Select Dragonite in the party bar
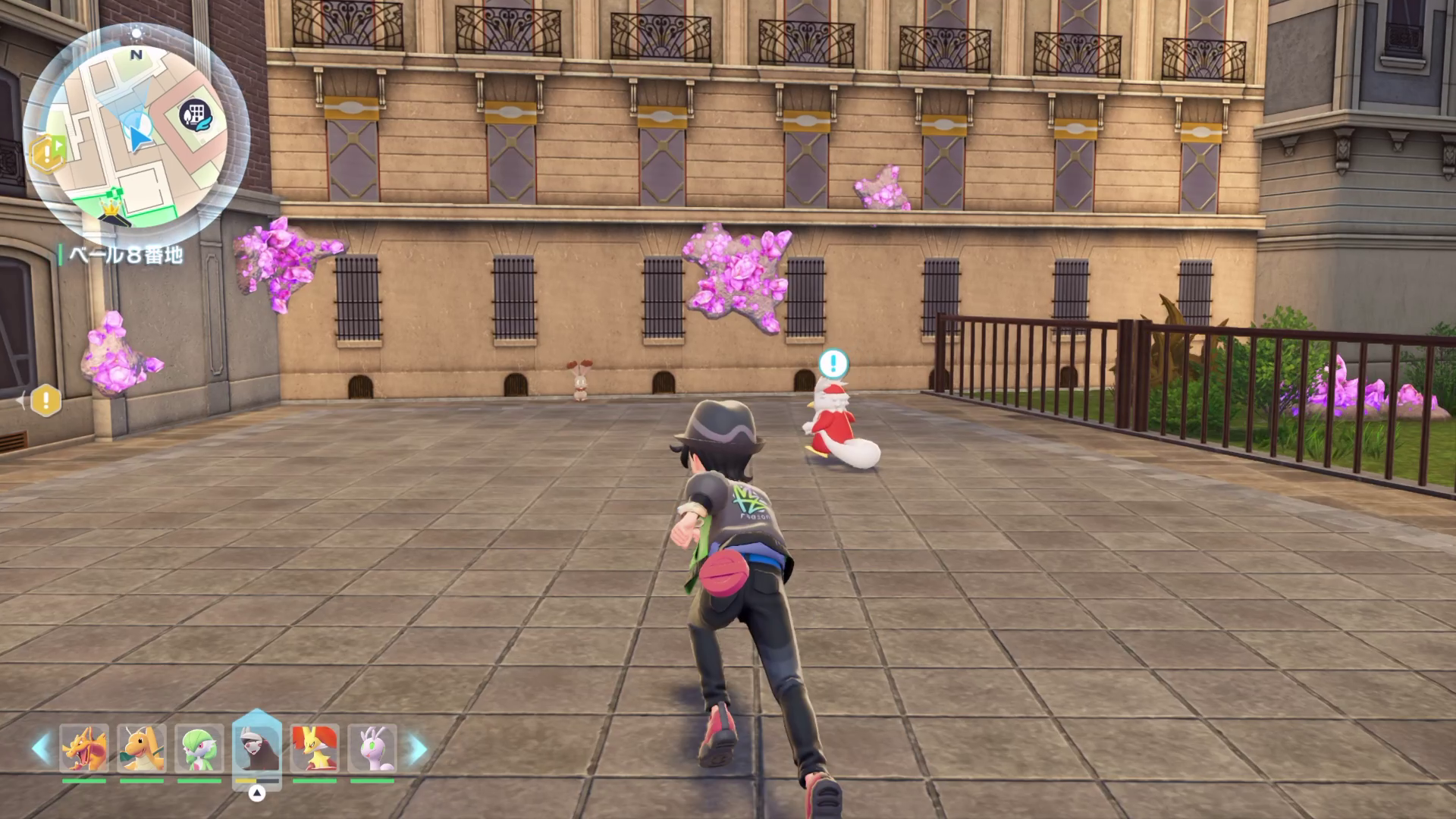The image size is (1456, 819). pyautogui.click(x=142, y=748)
